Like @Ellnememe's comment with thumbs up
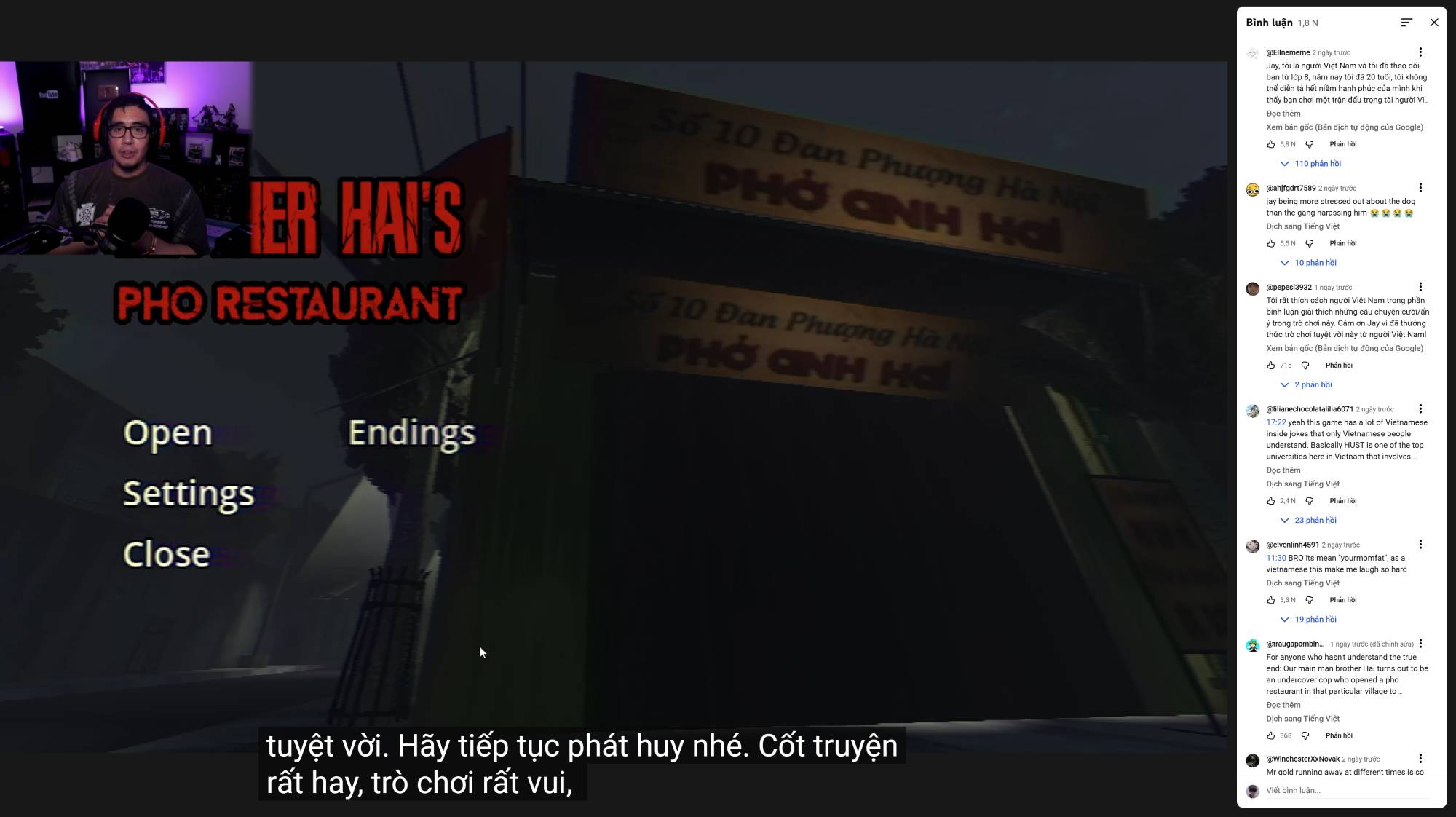Viewport: 1456px width, 817px height. (x=1270, y=144)
